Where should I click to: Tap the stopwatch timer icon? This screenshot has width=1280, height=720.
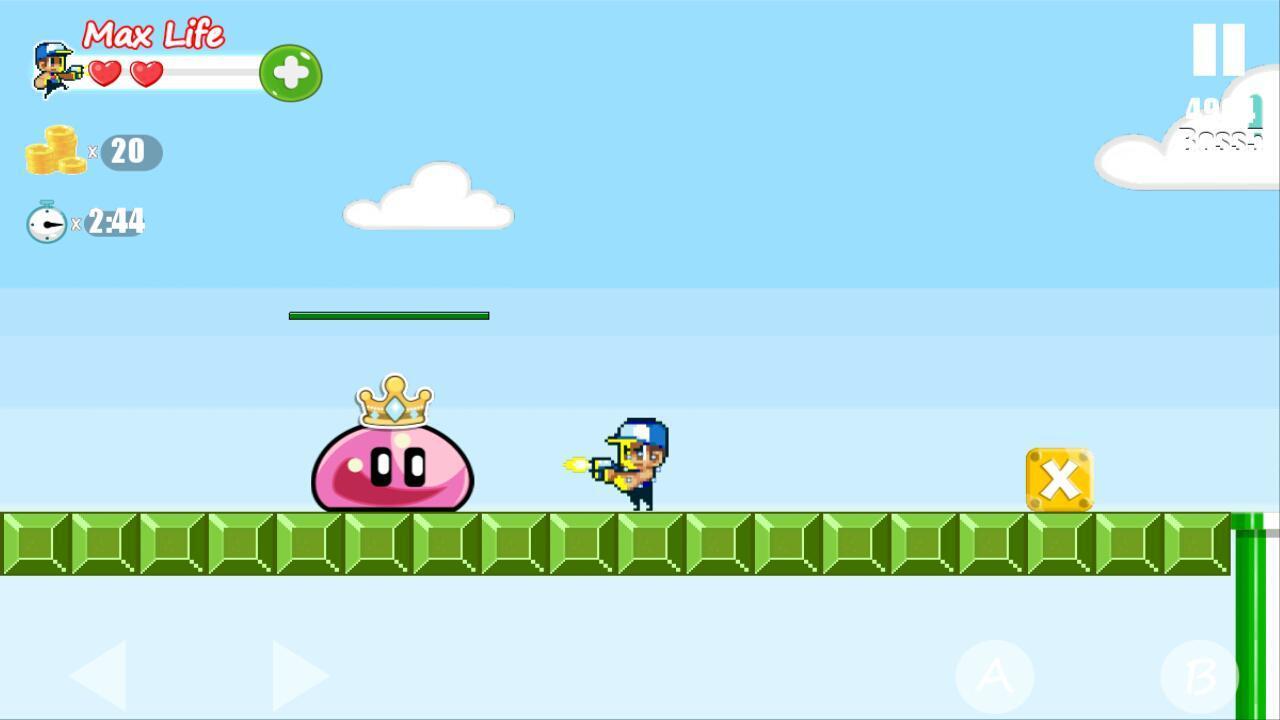click(45, 222)
